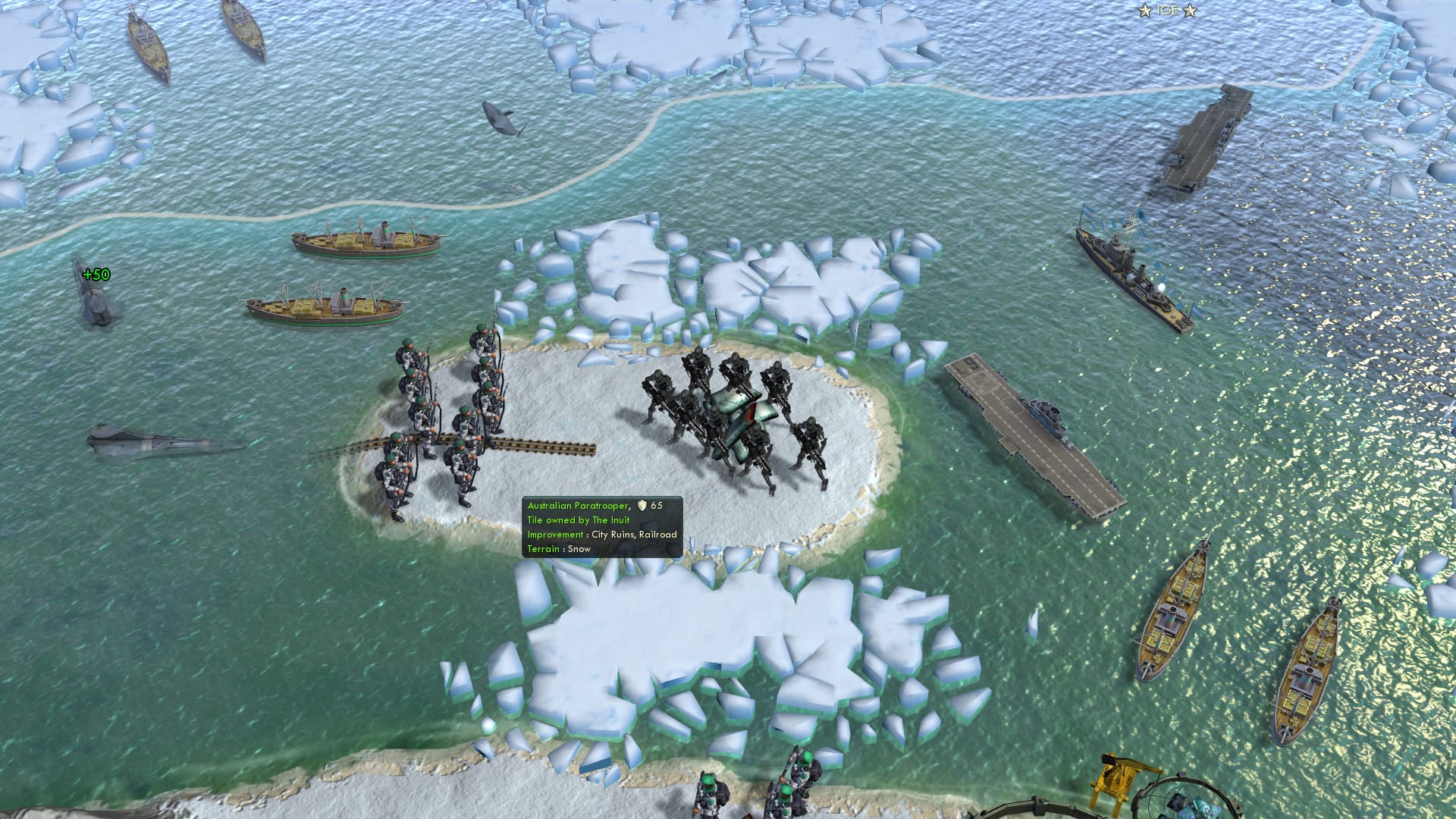Click the cargo ship near top-left corner
This screenshot has width=1456, height=819.
(x=148, y=38)
